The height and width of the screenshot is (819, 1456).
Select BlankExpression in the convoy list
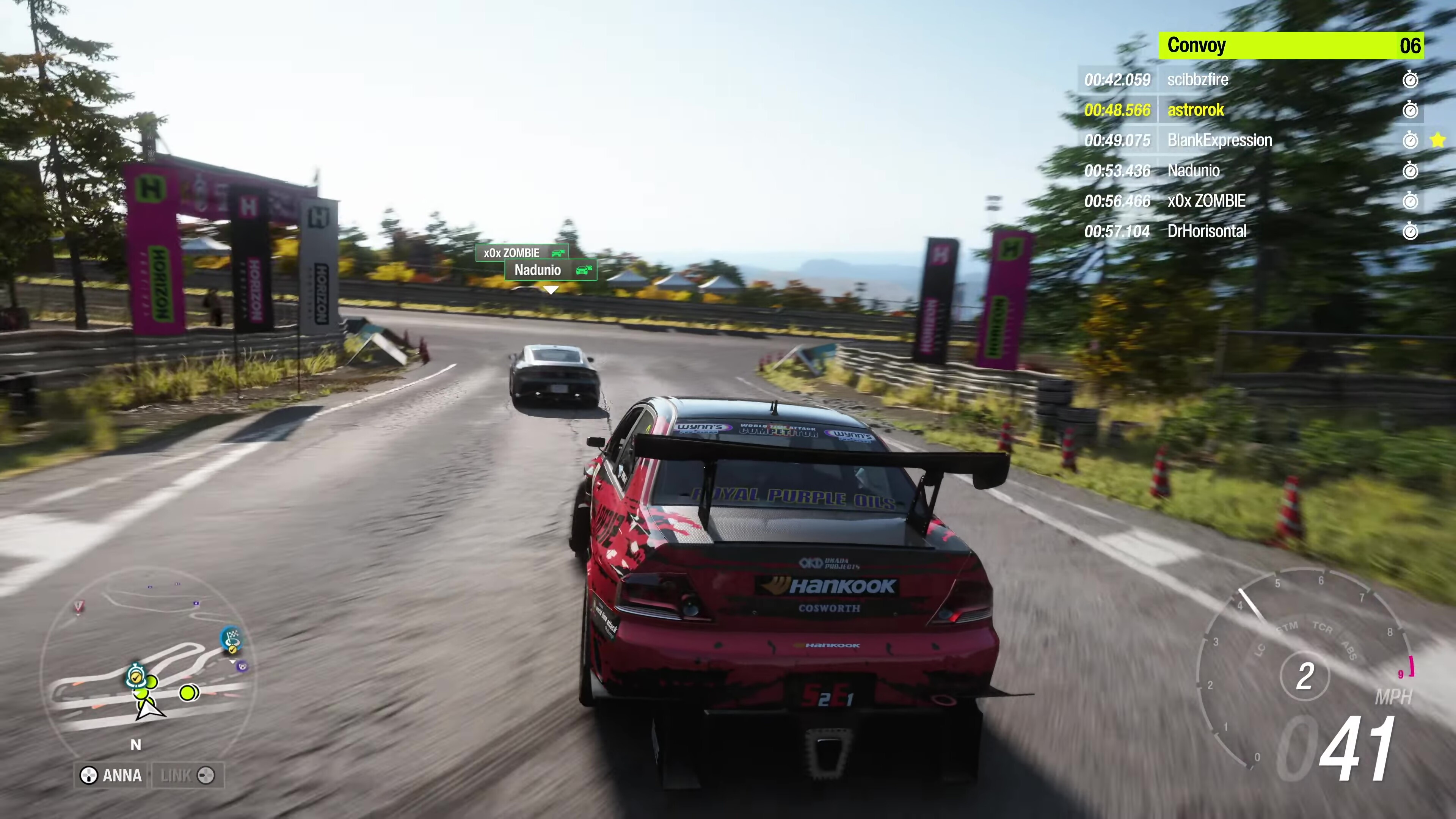(1250, 140)
